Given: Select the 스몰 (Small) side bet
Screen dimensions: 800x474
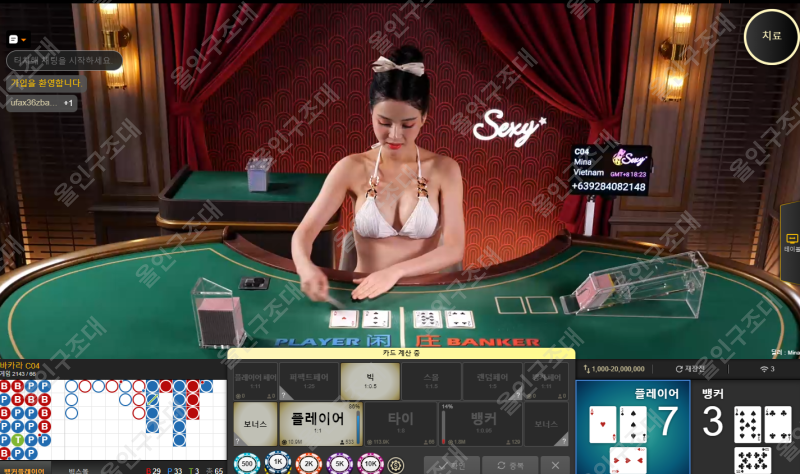Looking at the screenshot, I should pos(431,381).
